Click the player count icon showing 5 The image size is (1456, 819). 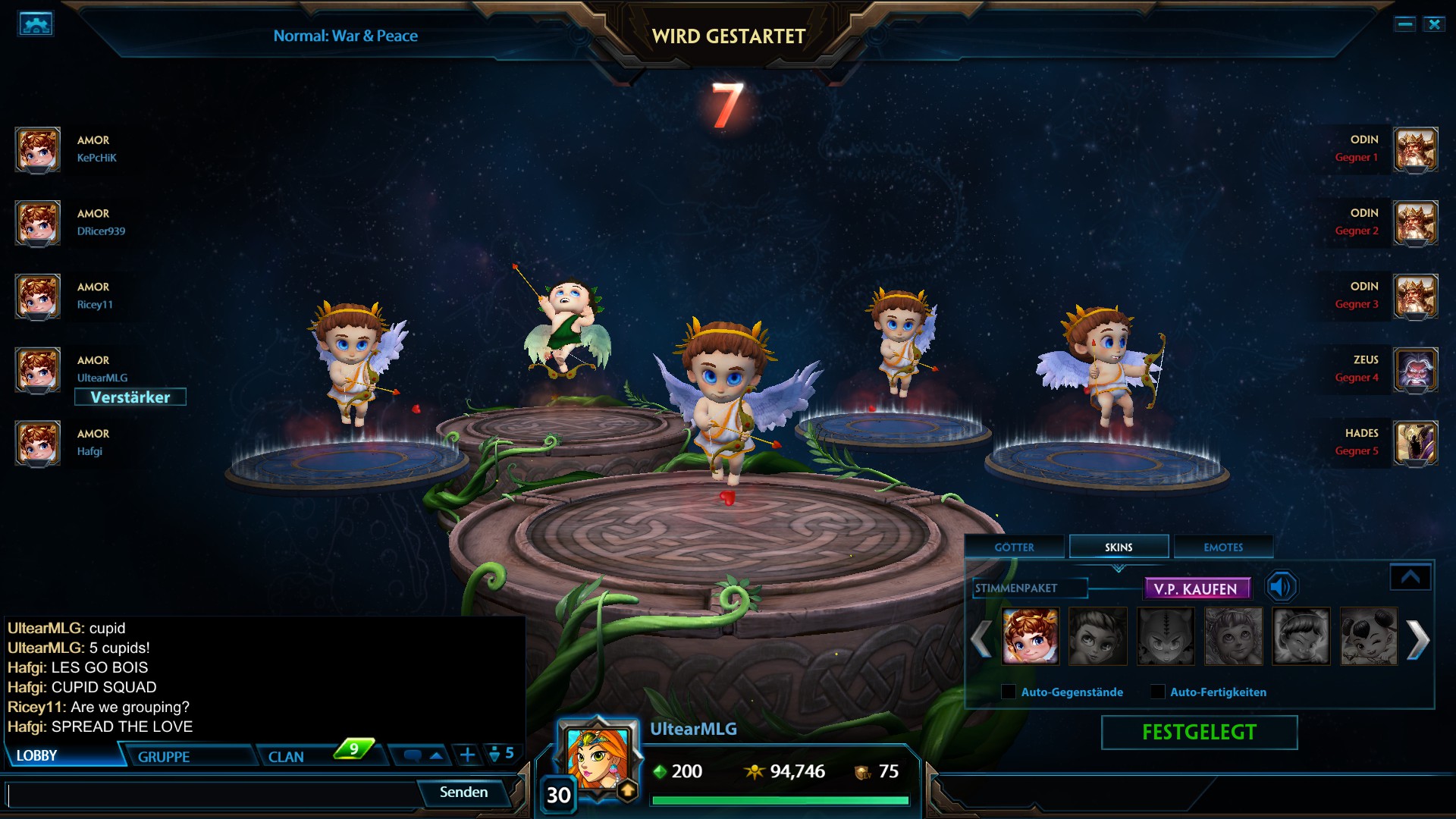click(499, 753)
